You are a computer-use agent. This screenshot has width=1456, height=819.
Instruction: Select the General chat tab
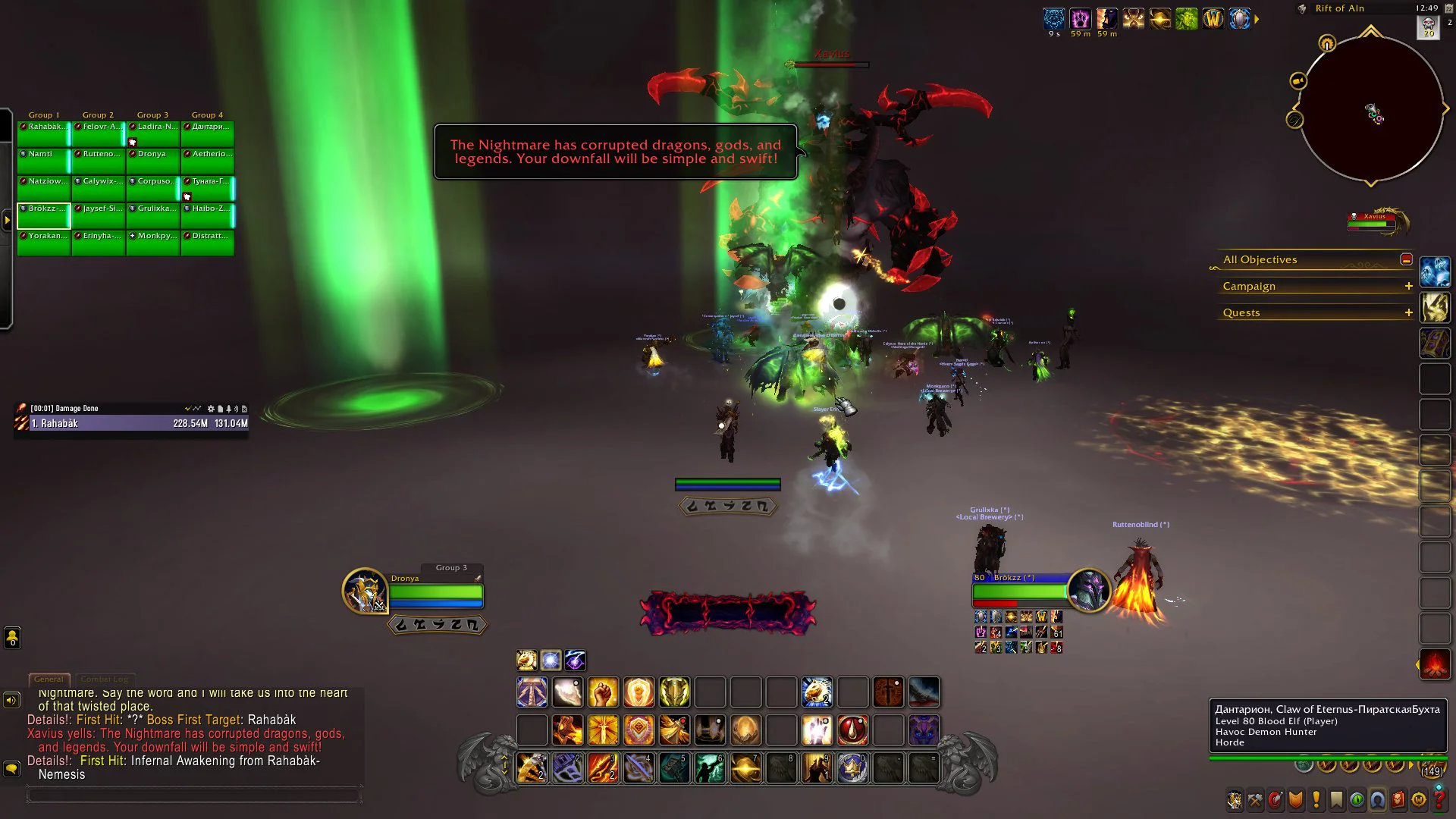(49, 679)
